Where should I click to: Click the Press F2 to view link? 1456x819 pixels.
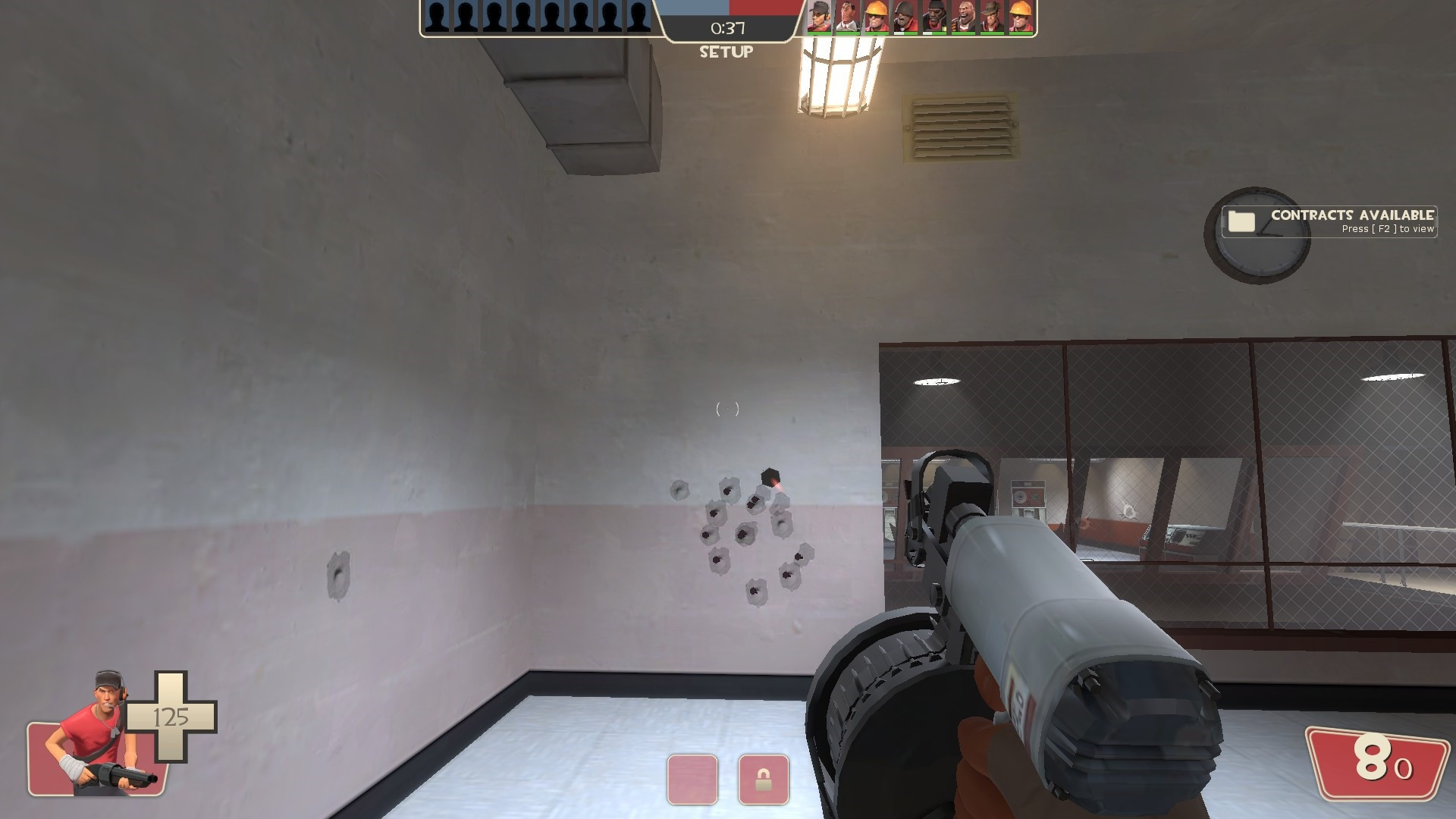pyautogui.click(x=1389, y=227)
